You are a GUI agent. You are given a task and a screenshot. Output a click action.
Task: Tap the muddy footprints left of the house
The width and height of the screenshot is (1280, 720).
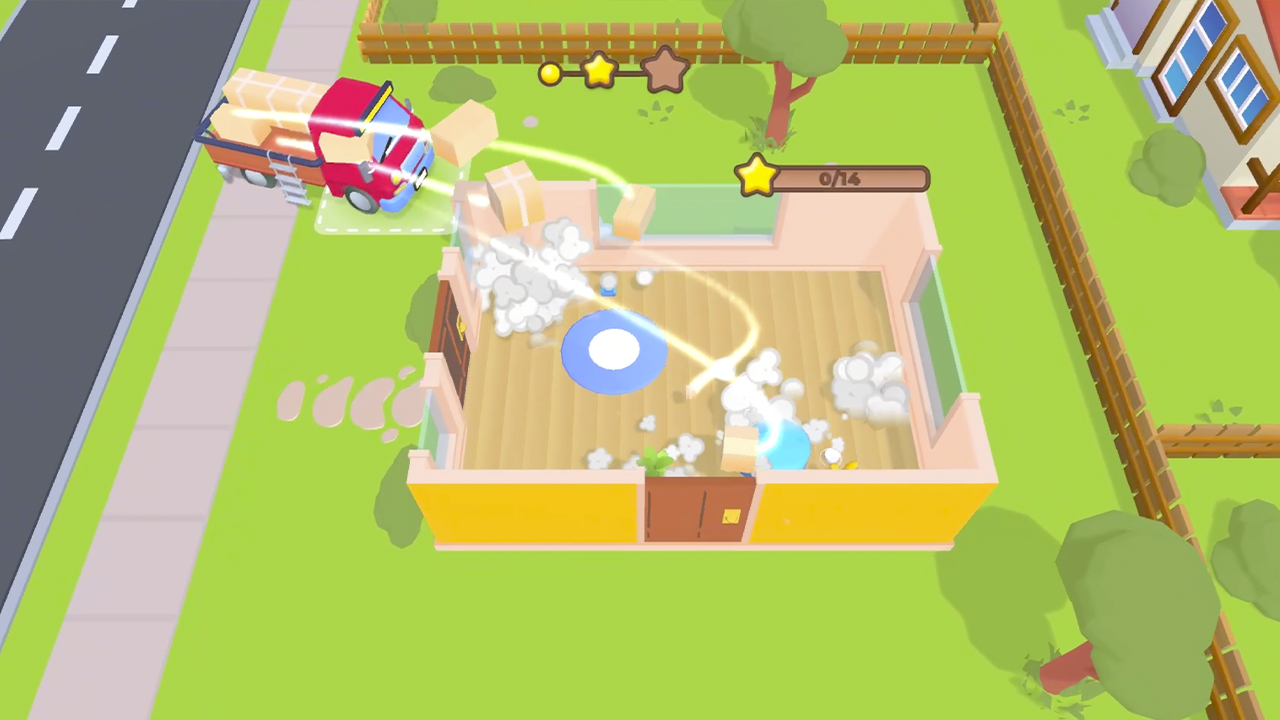coord(345,400)
